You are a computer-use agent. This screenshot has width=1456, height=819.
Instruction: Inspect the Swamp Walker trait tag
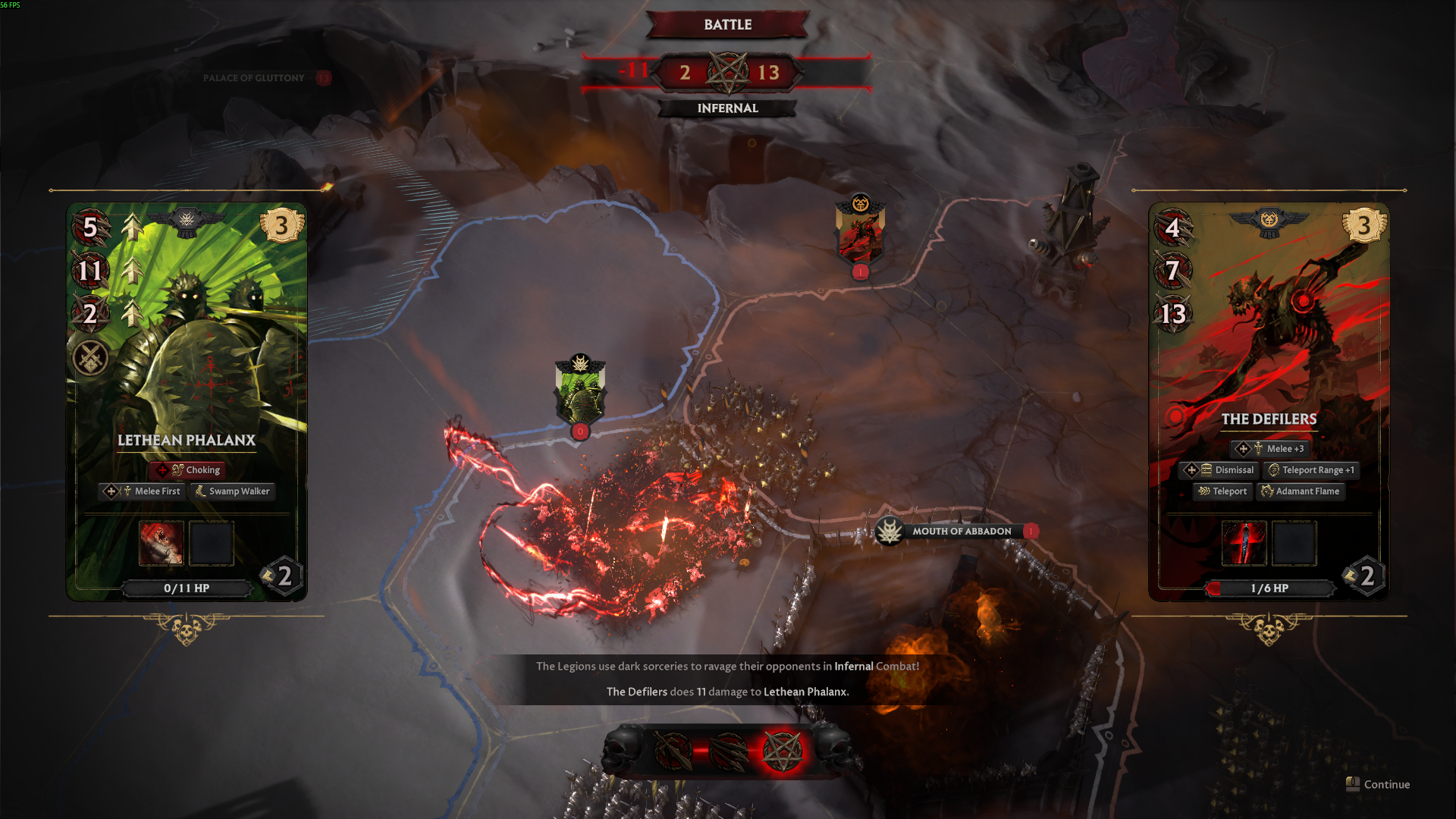tap(233, 491)
